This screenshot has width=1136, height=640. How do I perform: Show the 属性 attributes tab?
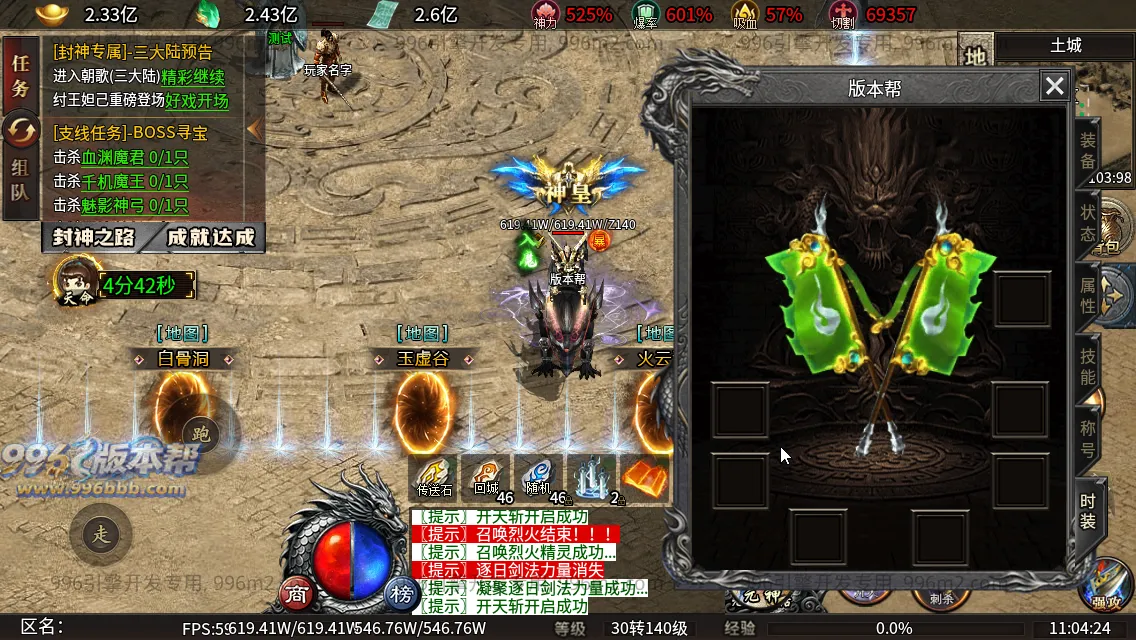click(x=1088, y=295)
